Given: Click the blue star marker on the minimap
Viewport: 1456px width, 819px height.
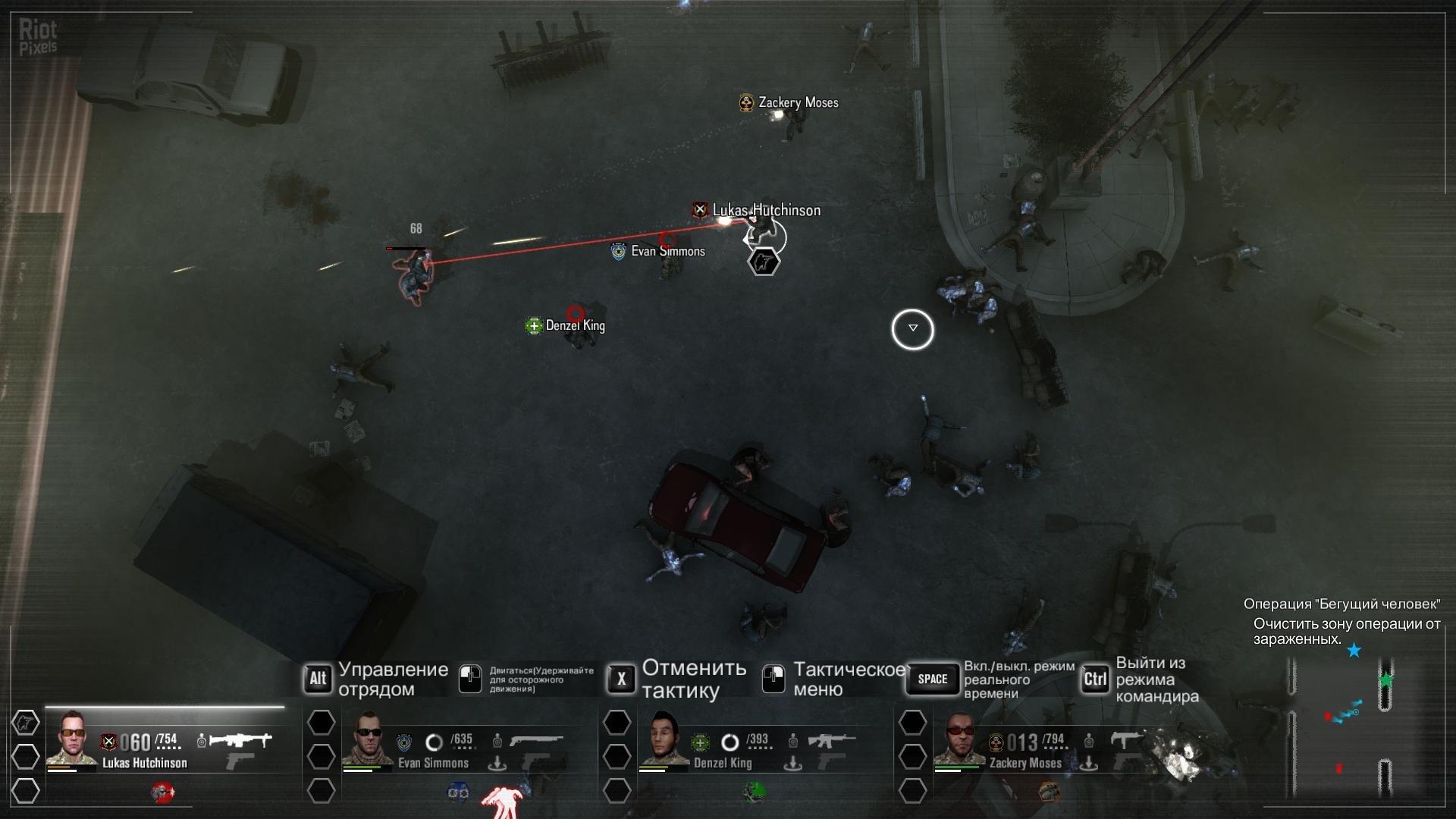Looking at the screenshot, I should point(1354,651).
